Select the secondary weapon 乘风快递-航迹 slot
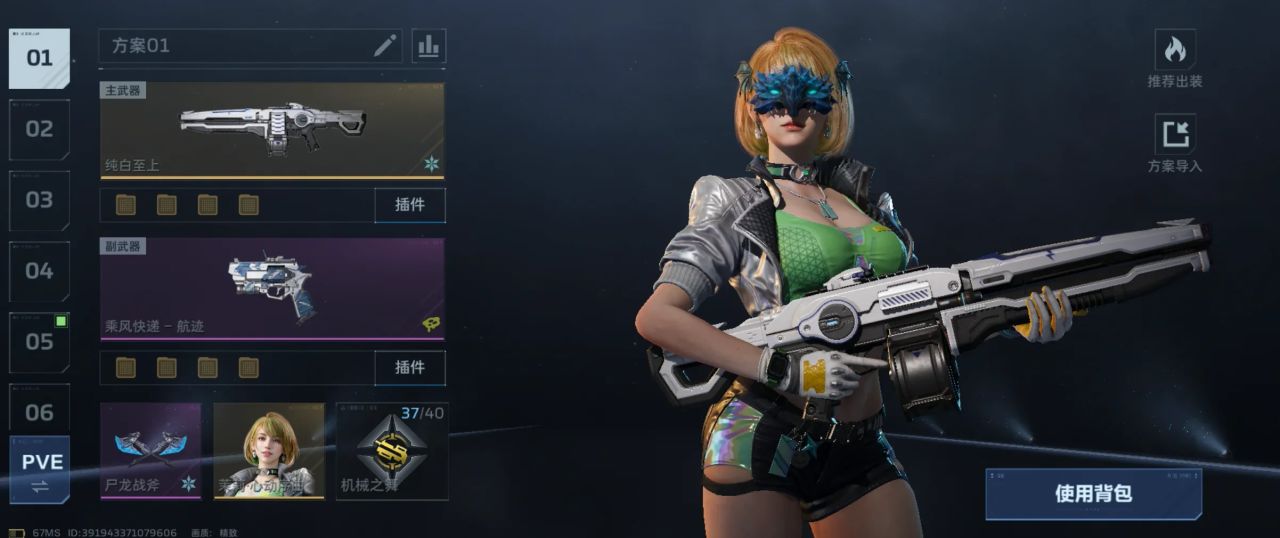Image resolution: width=1280 pixels, height=538 pixels. [272, 289]
